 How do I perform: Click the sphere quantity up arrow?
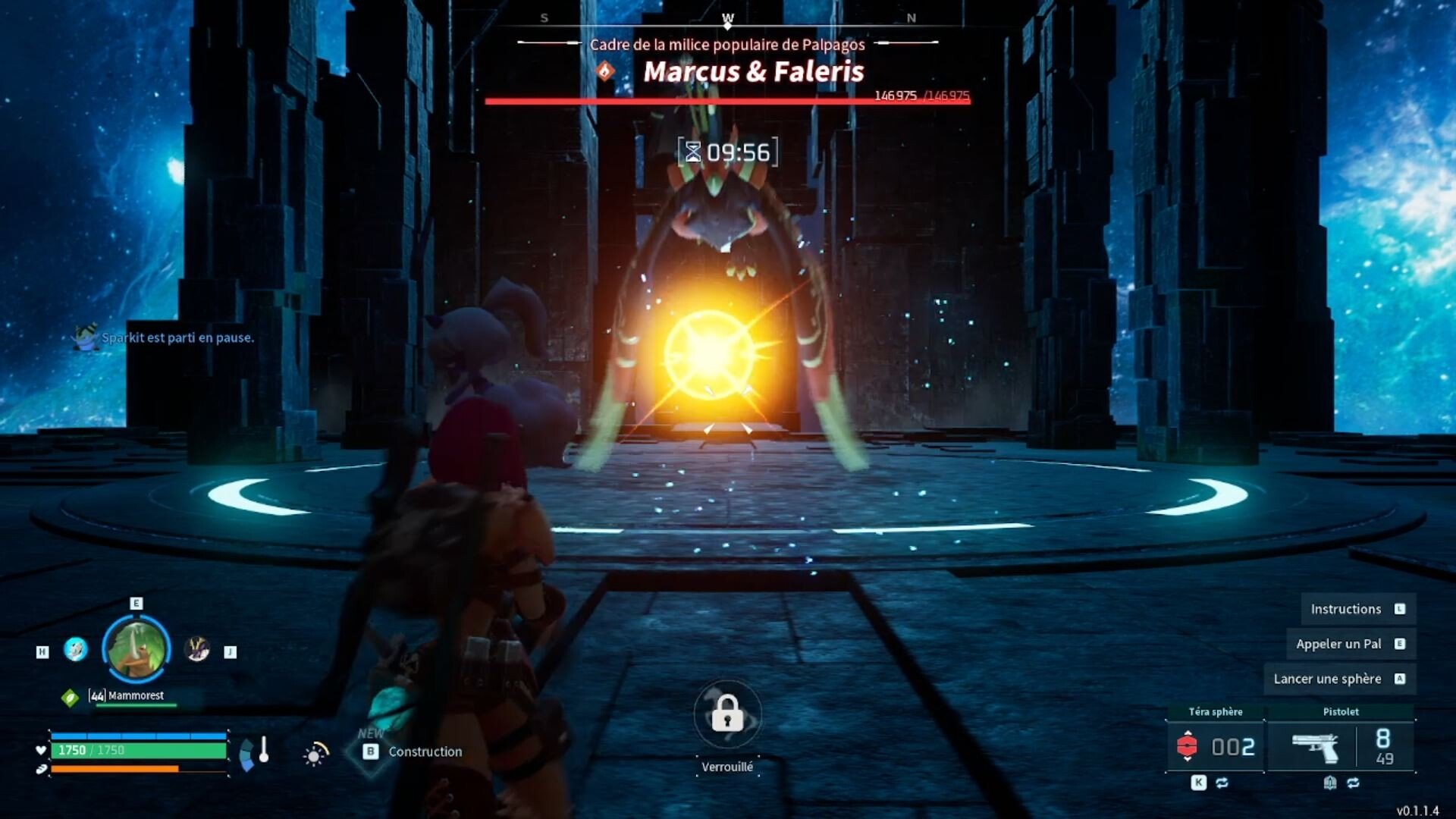click(x=1188, y=733)
